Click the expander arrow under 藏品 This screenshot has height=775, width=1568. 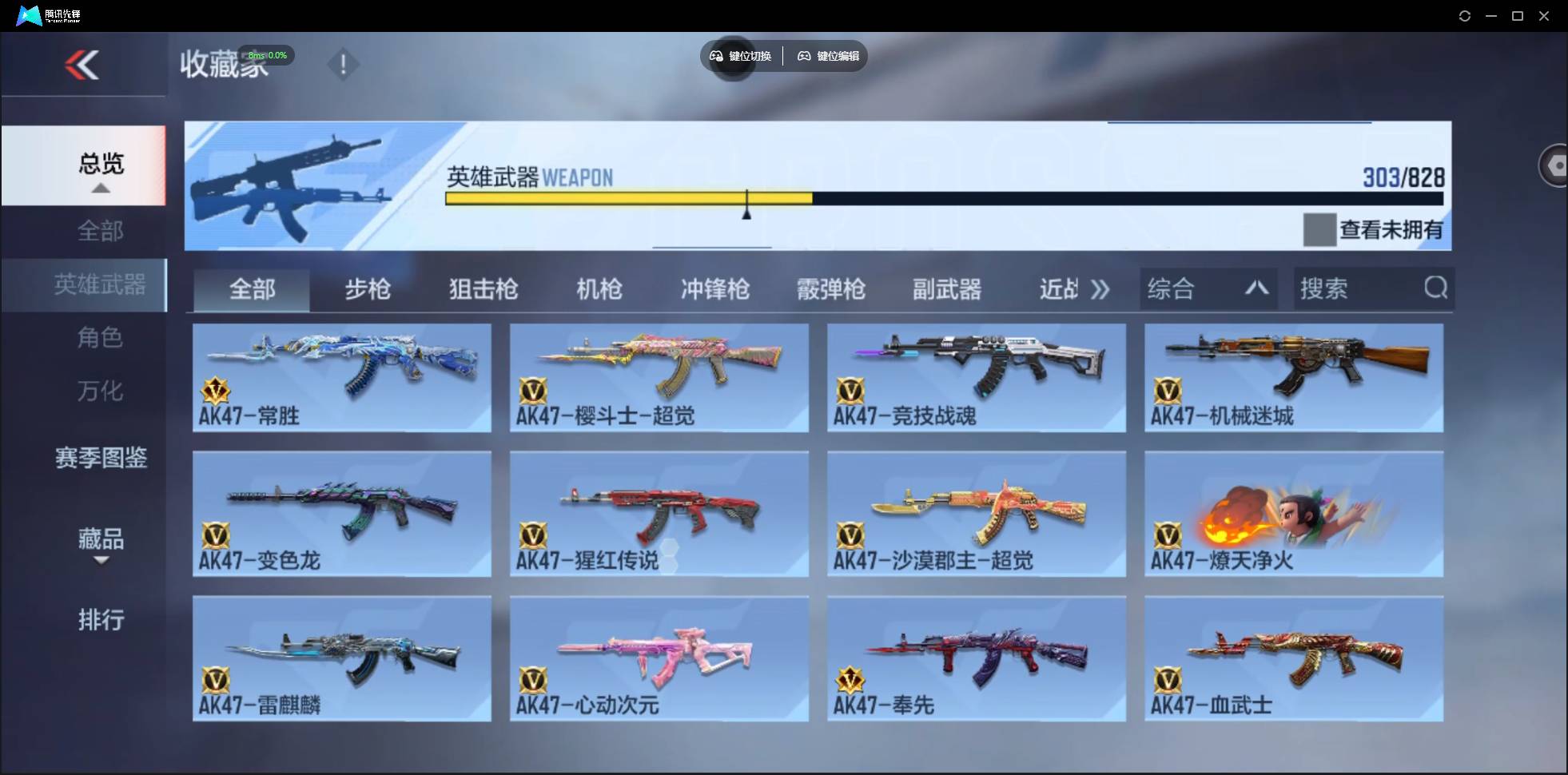100,562
